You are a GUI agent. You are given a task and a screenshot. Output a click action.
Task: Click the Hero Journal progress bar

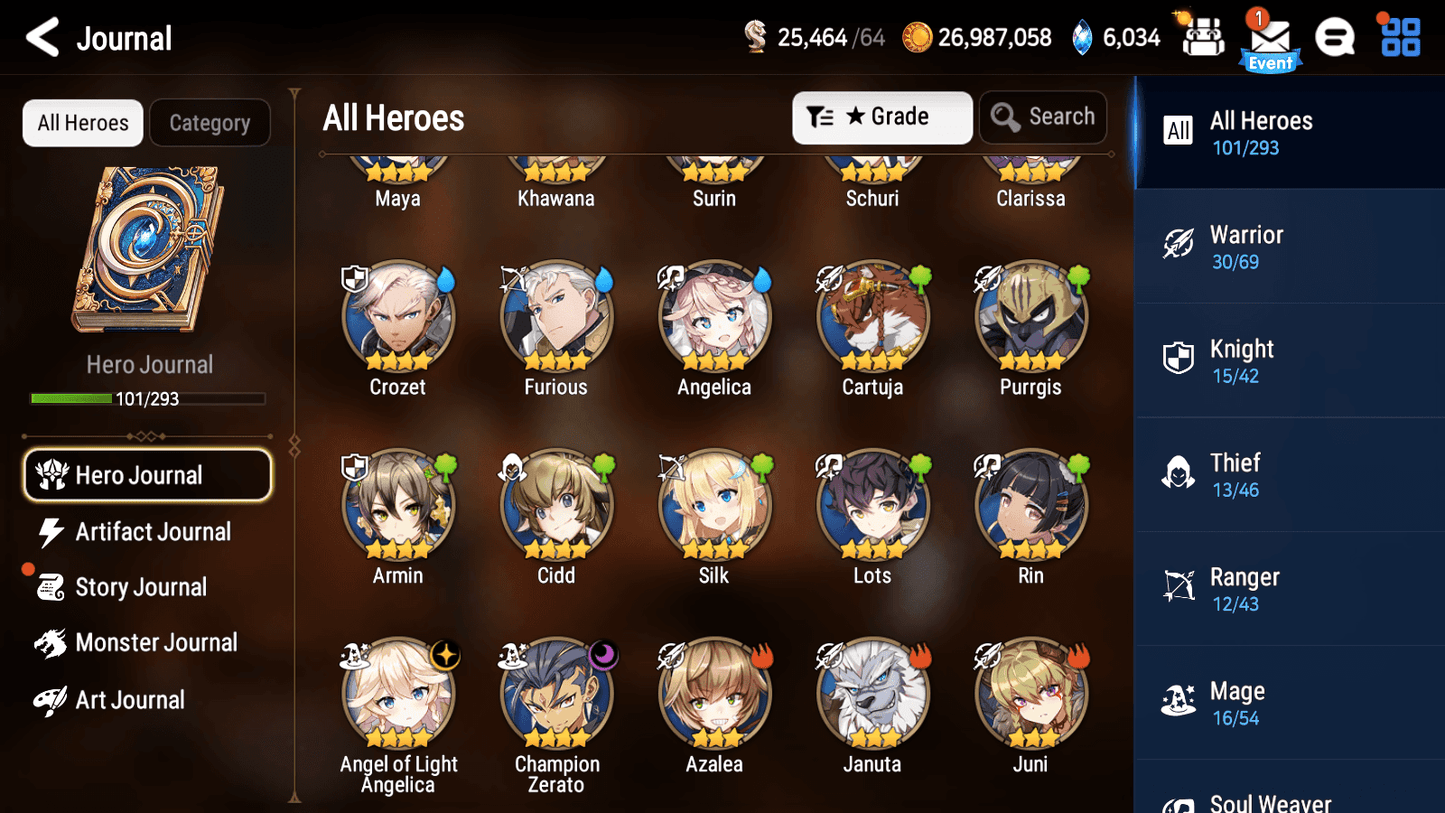(149, 398)
